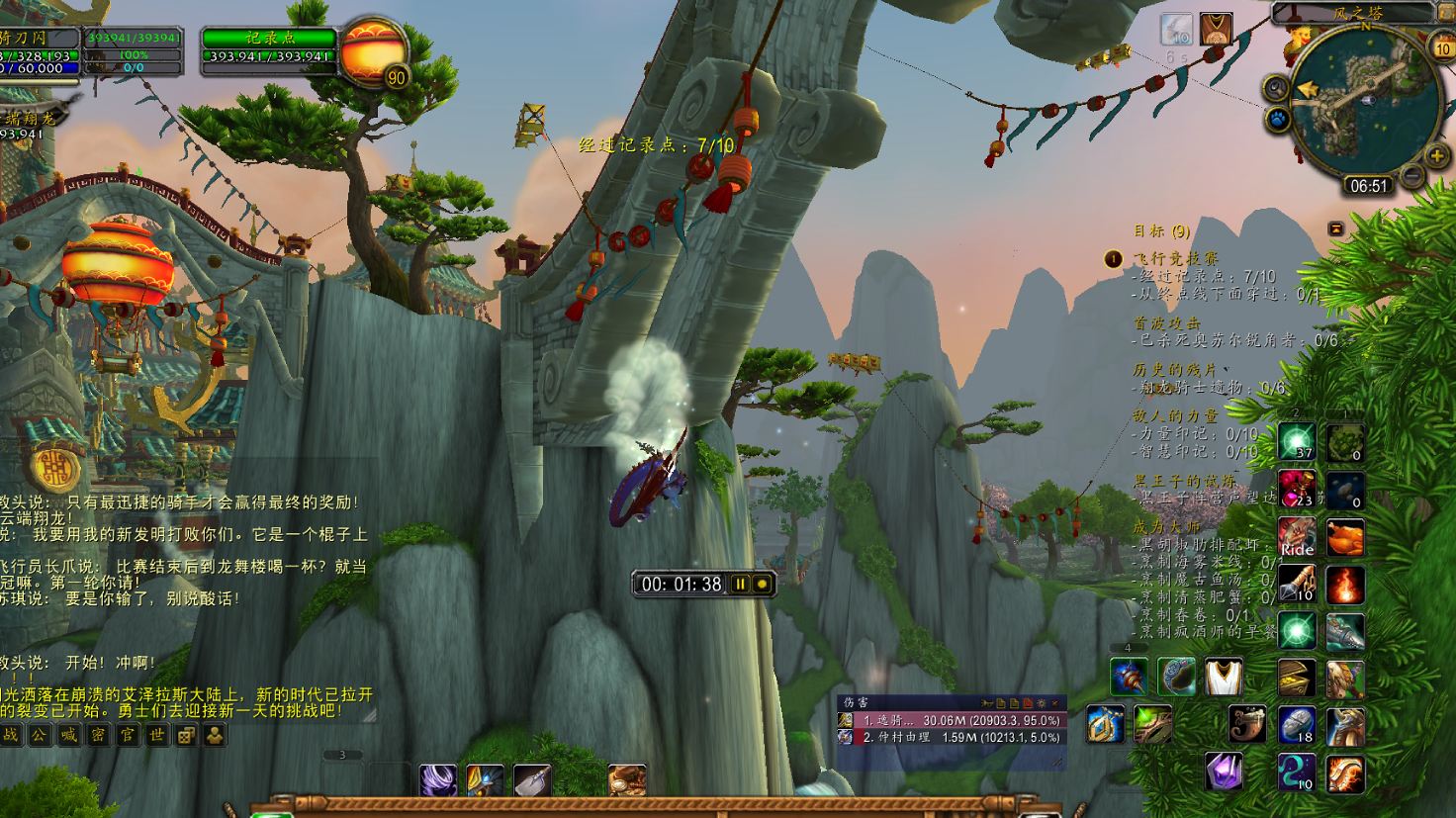Click the necklace buff icon
1456x818 pixels.
[x=1216, y=28]
